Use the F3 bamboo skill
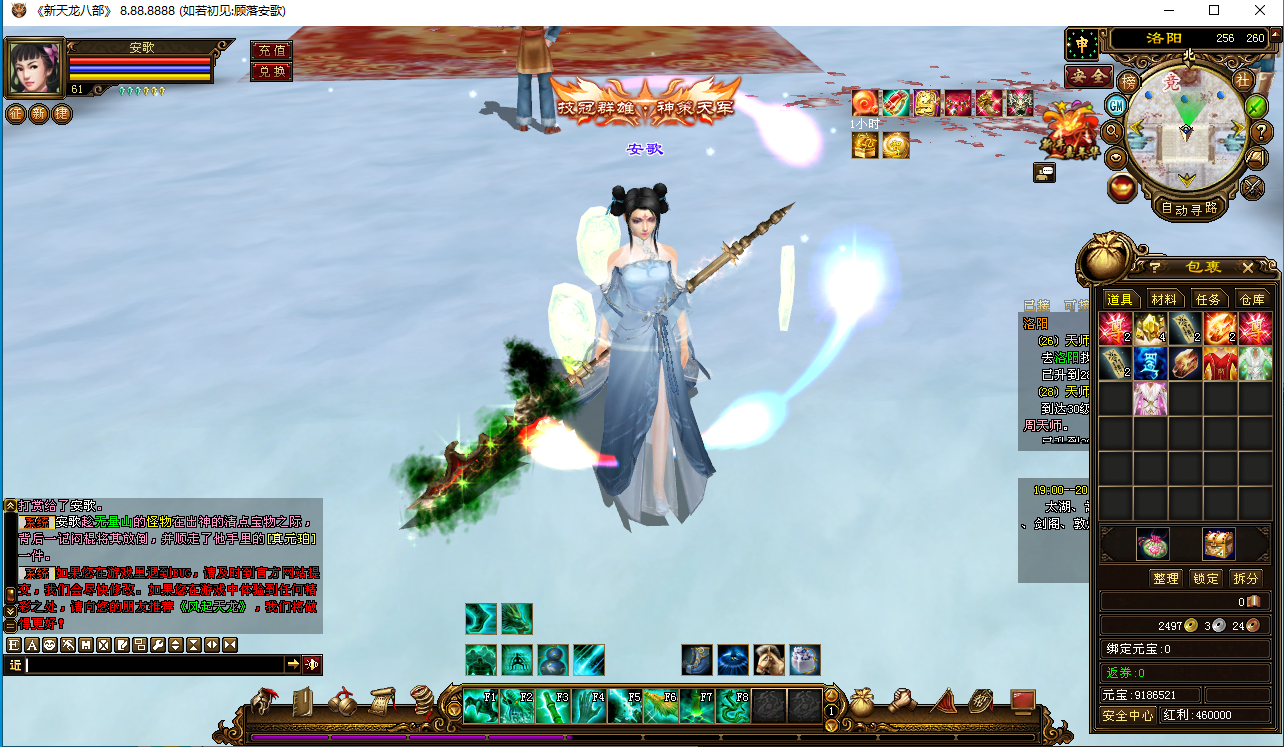This screenshot has width=1284, height=747. pos(553,706)
